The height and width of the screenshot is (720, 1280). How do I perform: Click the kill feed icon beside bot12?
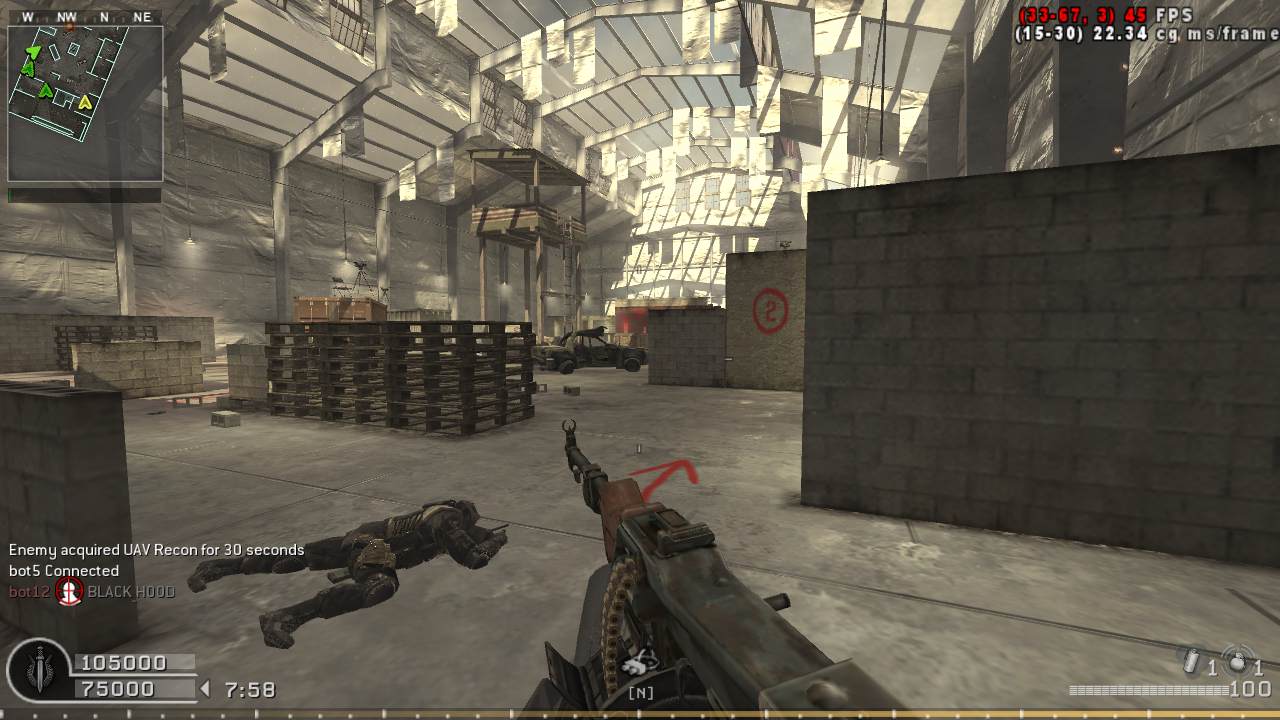pyautogui.click(x=69, y=592)
